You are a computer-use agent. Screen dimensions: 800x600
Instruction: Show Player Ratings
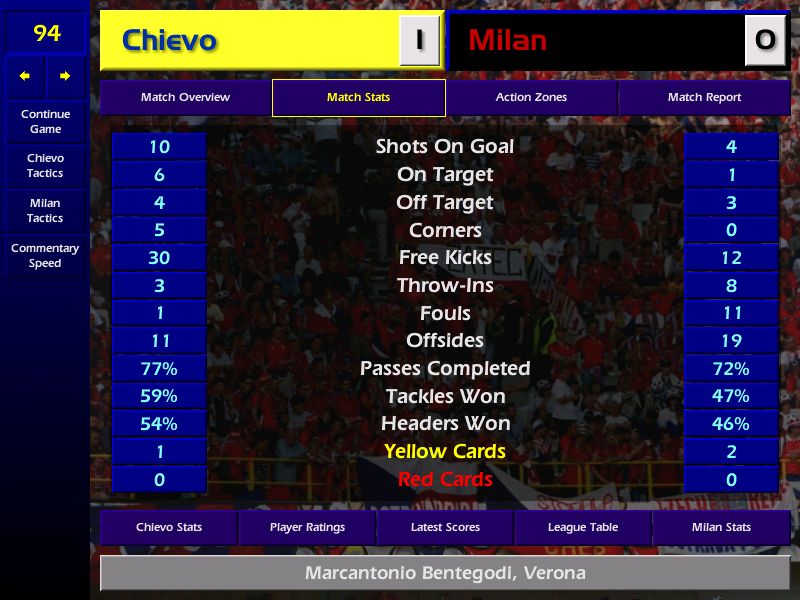point(307,527)
